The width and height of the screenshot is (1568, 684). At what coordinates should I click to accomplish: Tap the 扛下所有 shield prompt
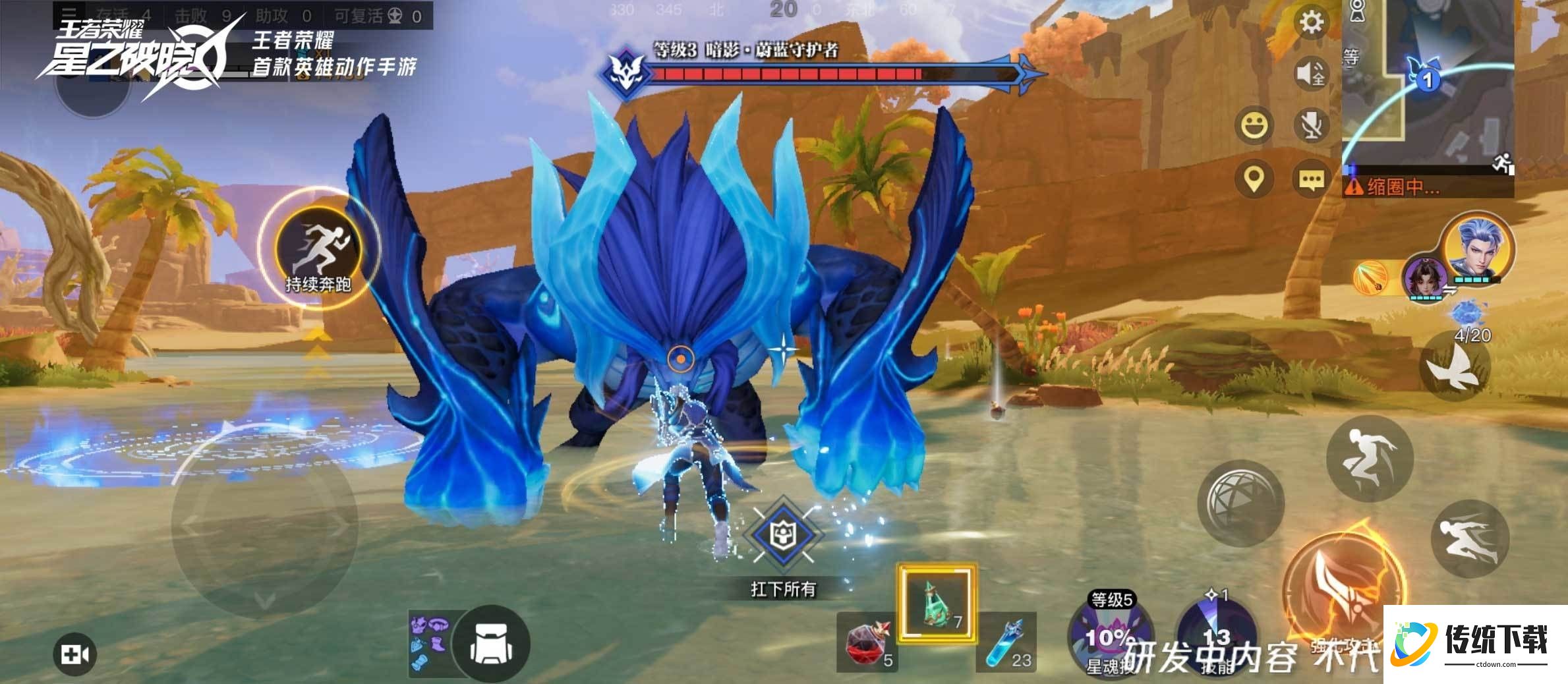coord(783,536)
